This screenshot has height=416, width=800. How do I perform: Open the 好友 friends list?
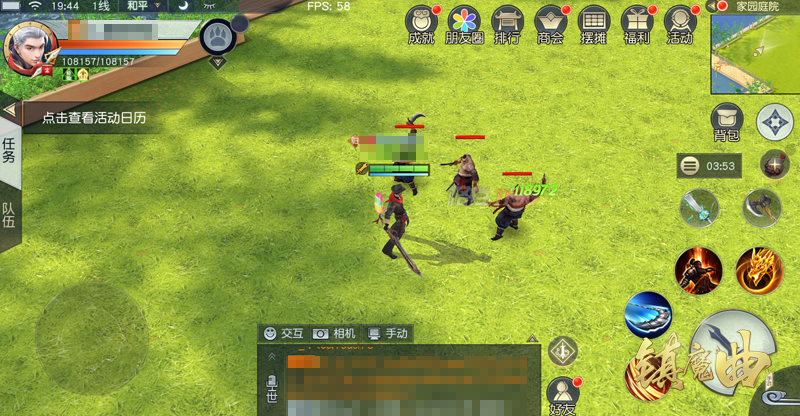coord(563,393)
